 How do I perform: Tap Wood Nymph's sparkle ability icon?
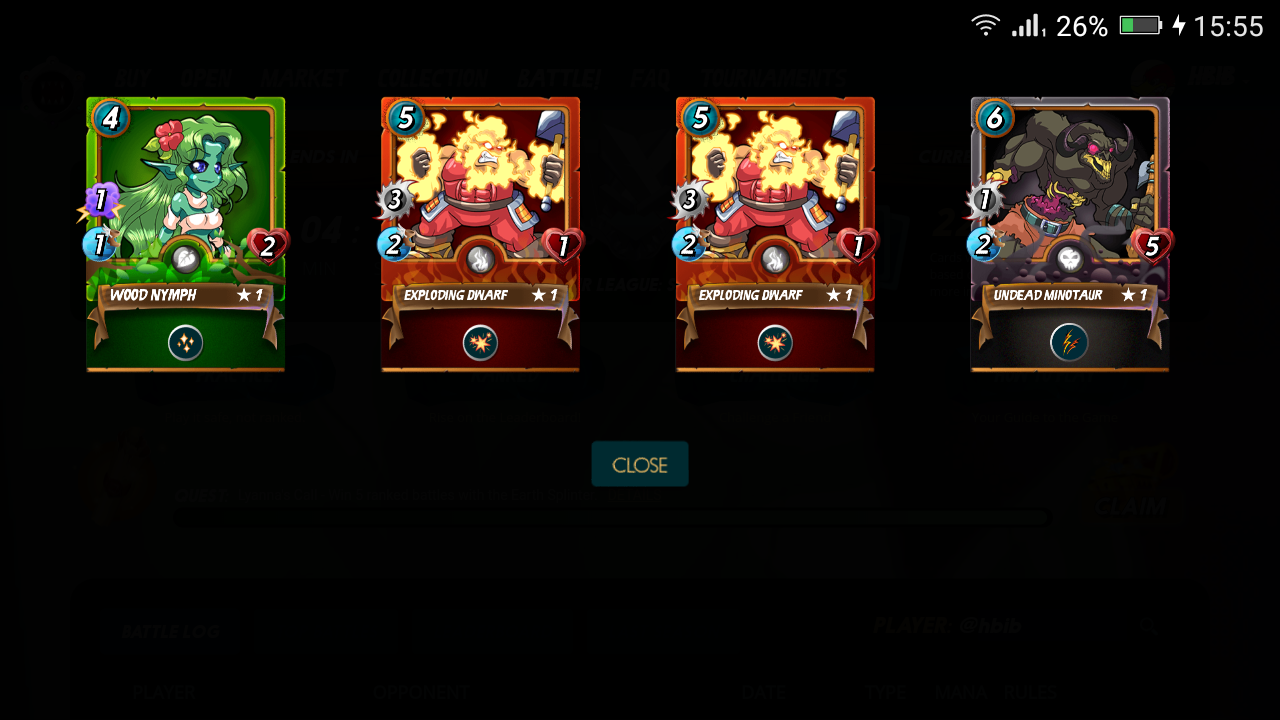(x=185, y=343)
